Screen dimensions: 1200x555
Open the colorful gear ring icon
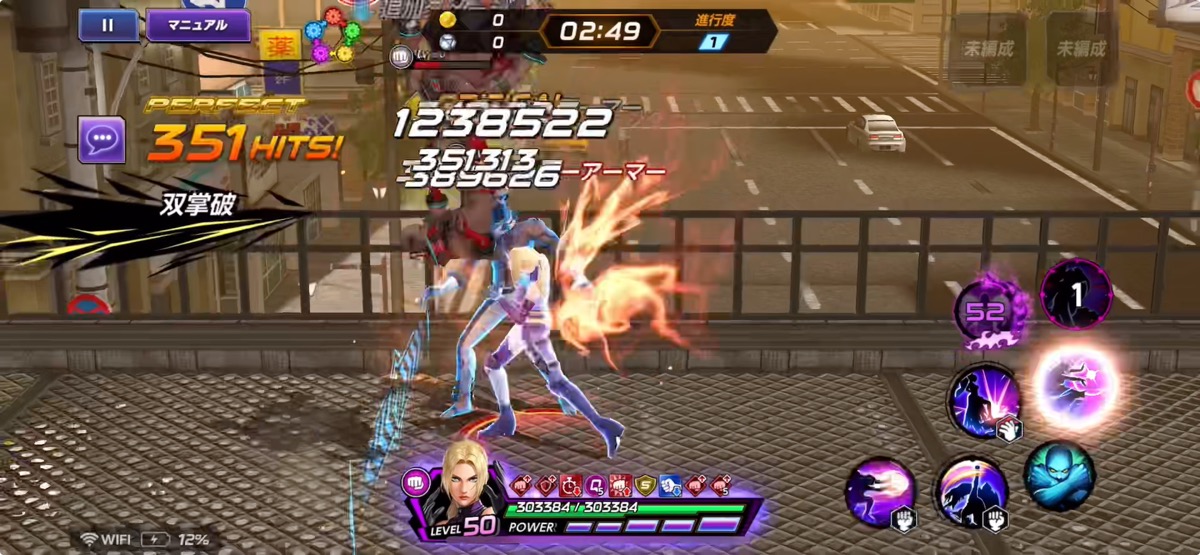[332, 37]
